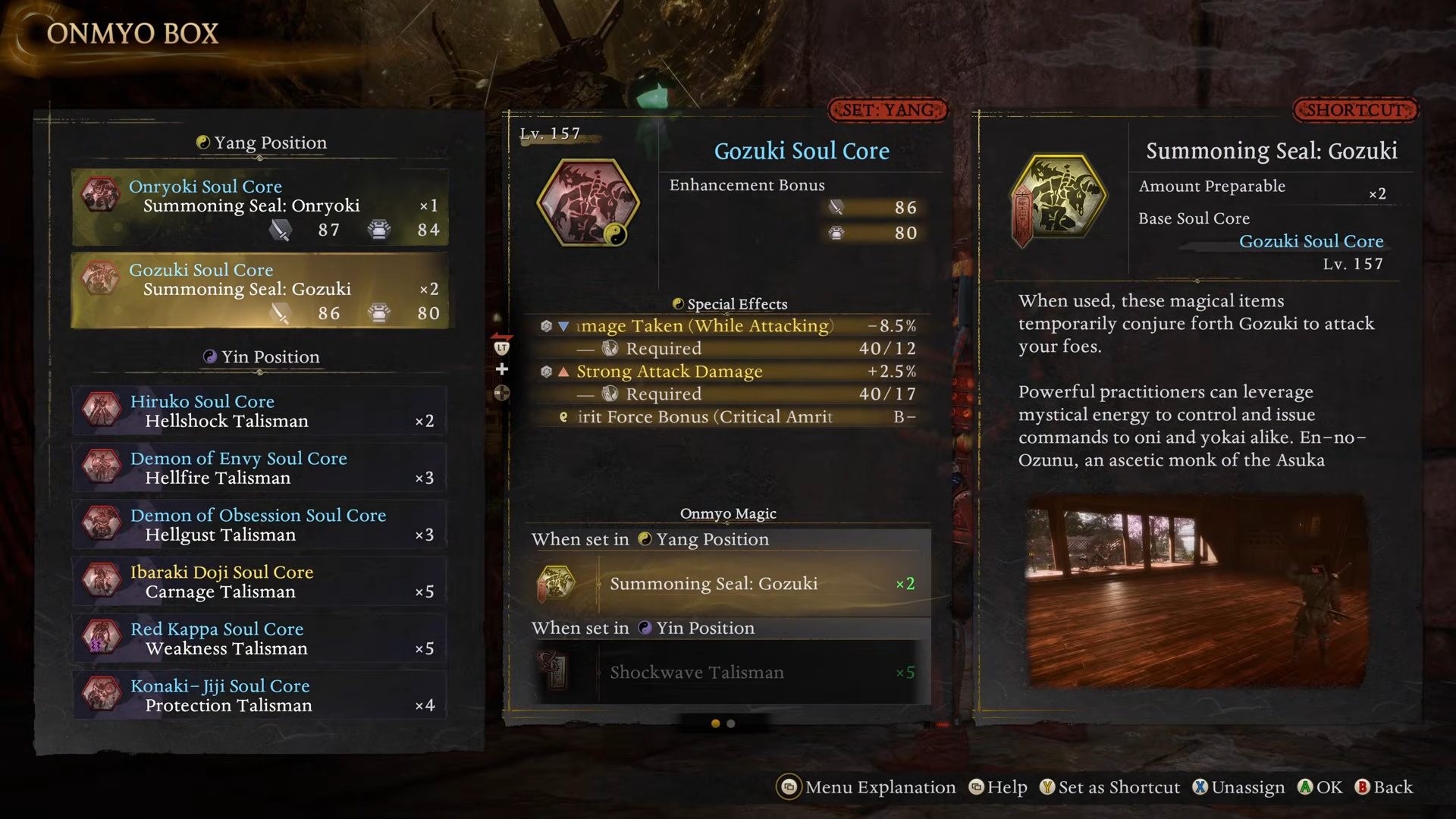
Task: Select Red Kappa Soul Core Weakness Talisman
Action: click(259, 639)
